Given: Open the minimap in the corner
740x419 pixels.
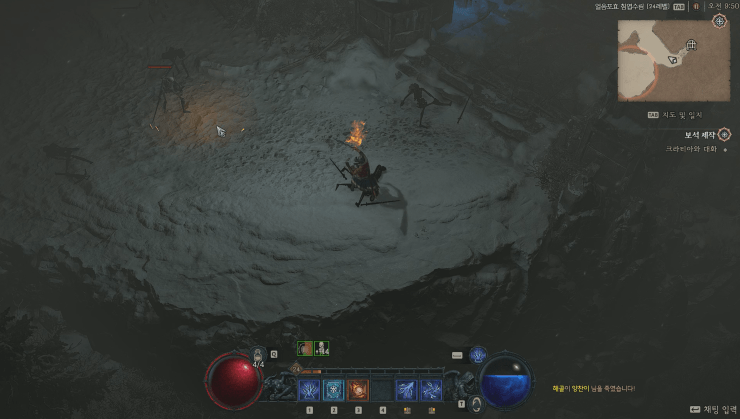Looking at the screenshot, I should tap(673, 61).
